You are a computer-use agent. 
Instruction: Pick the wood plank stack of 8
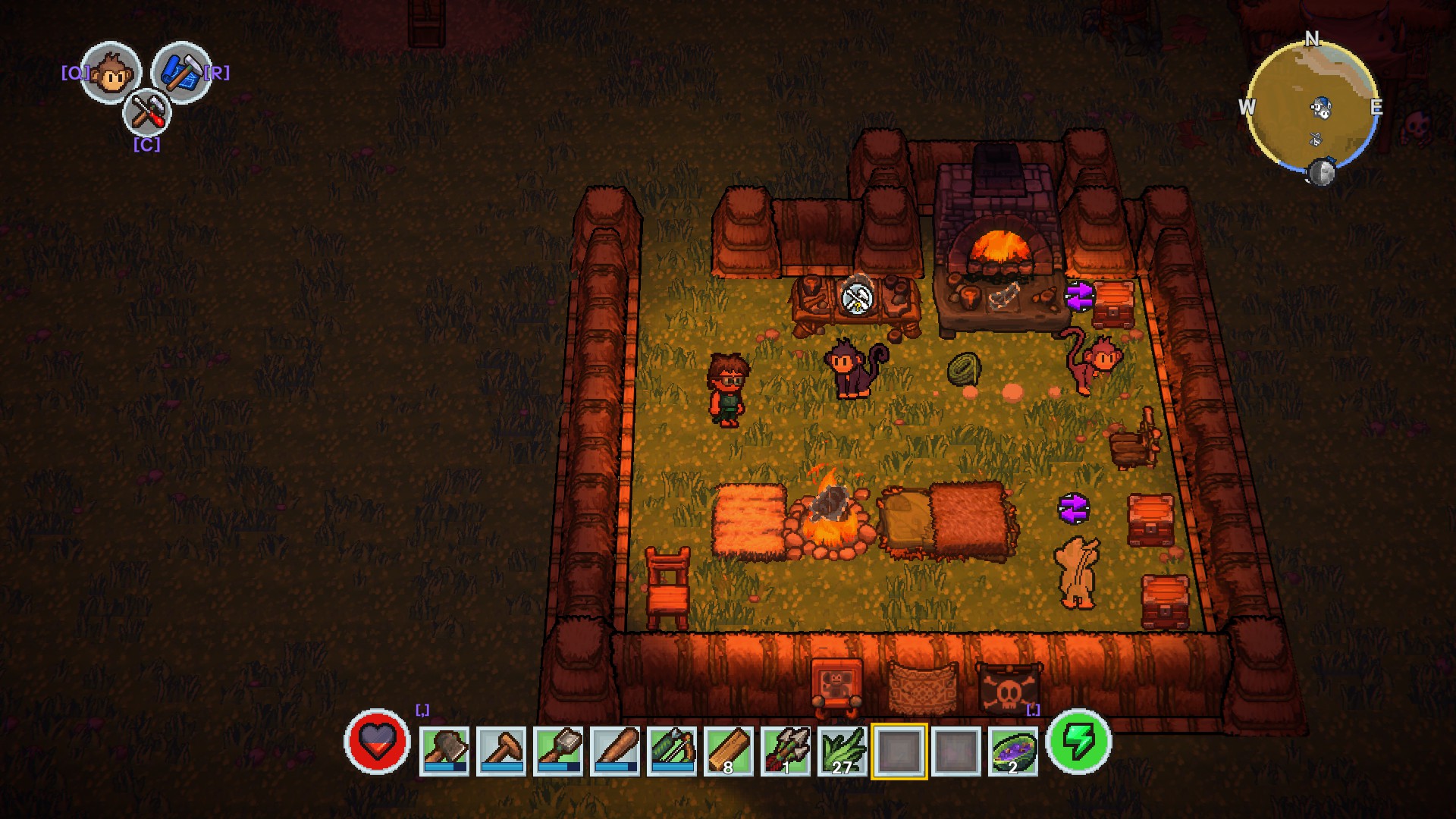pyautogui.click(x=729, y=750)
